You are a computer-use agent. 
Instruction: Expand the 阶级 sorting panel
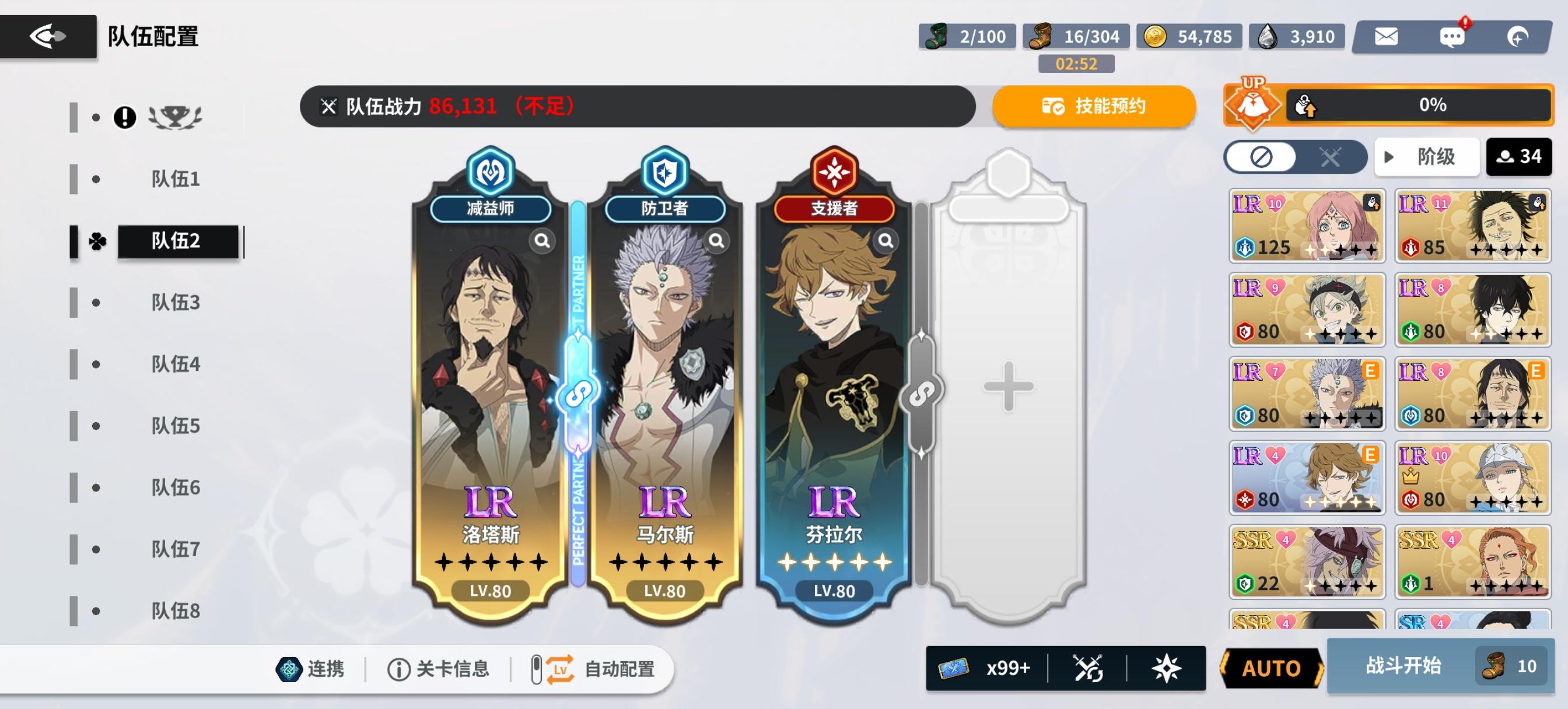pos(1427,156)
